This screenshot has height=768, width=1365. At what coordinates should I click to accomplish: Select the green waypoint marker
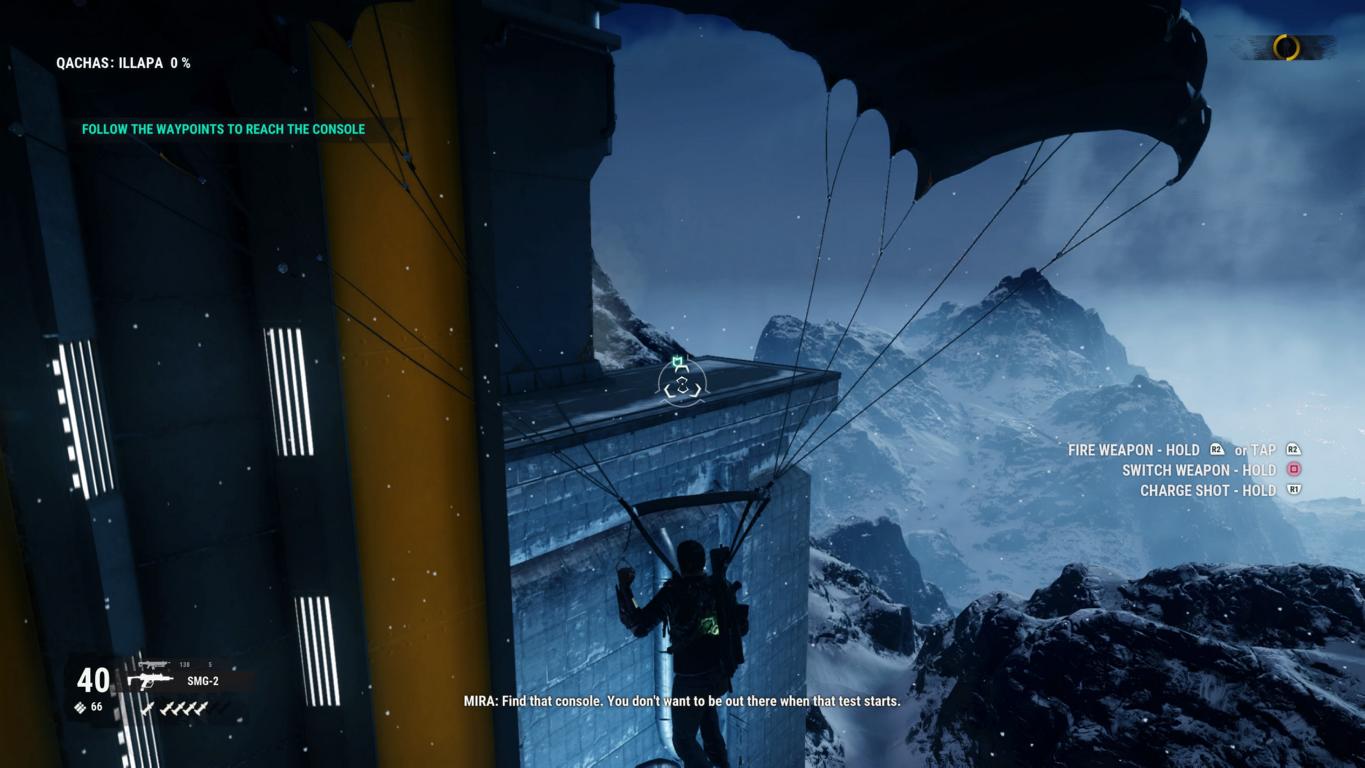(x=680, y=361)
